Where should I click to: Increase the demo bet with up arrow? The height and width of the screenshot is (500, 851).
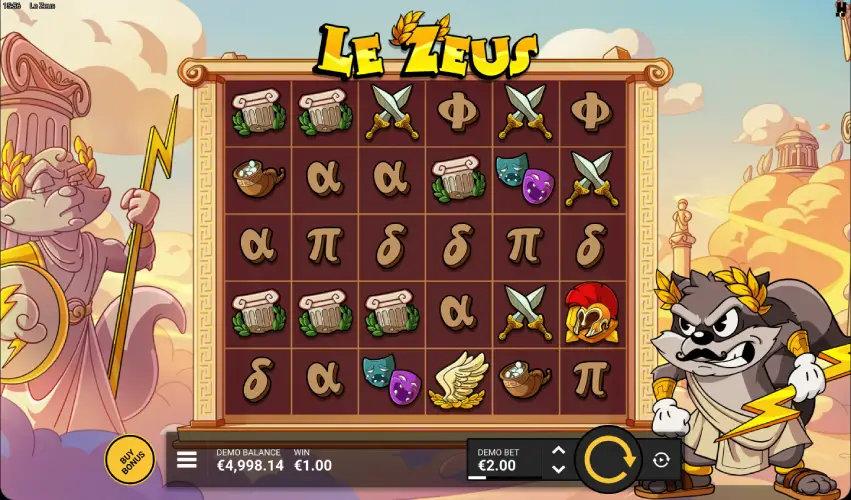558,451
